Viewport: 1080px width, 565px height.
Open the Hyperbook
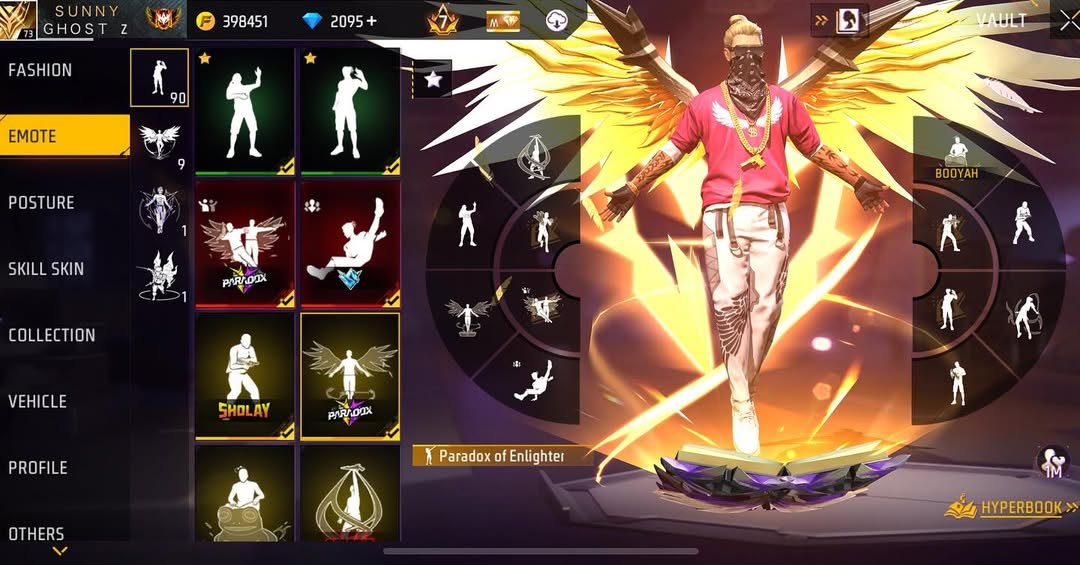[x=1011, y=508]
